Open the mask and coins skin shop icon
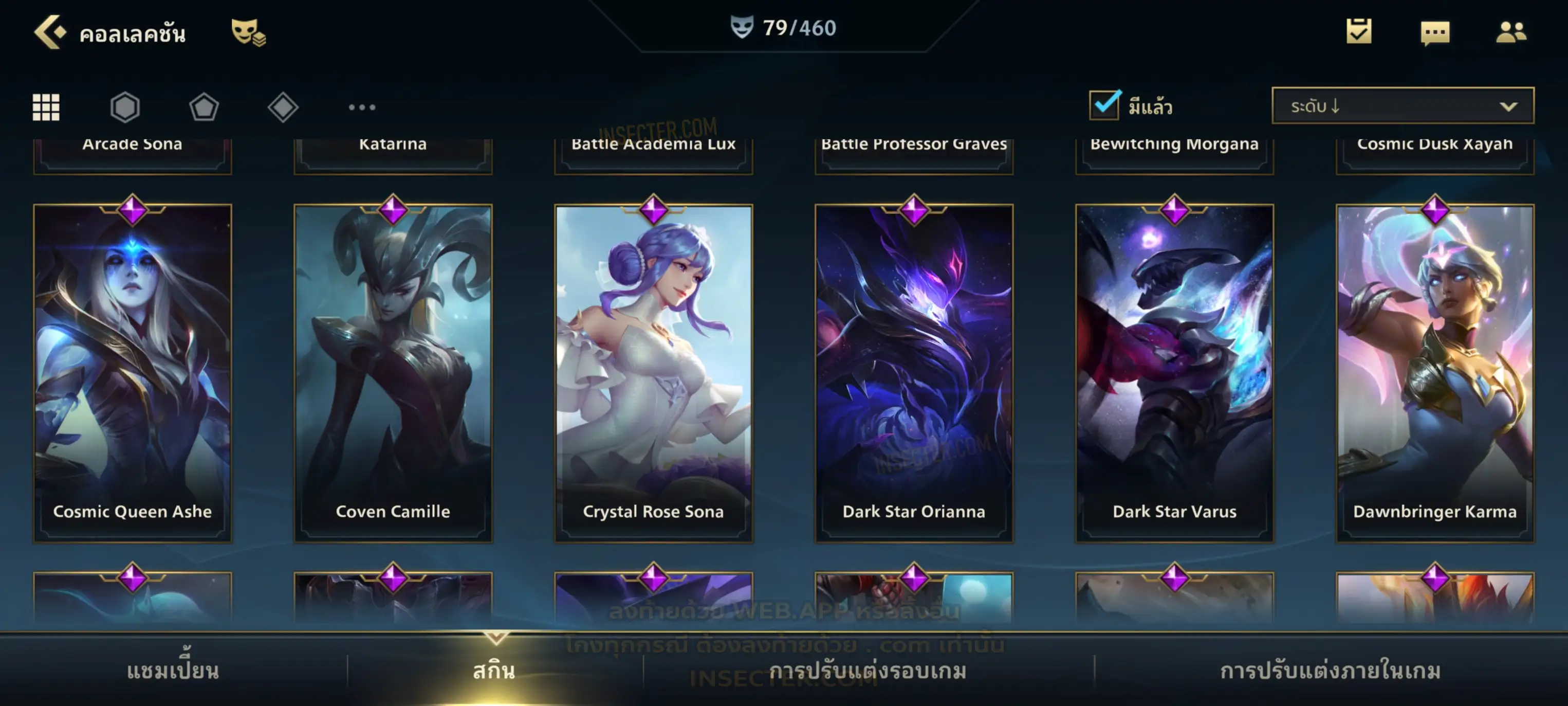The image size is (1568, 706). (x=248, y=32)
